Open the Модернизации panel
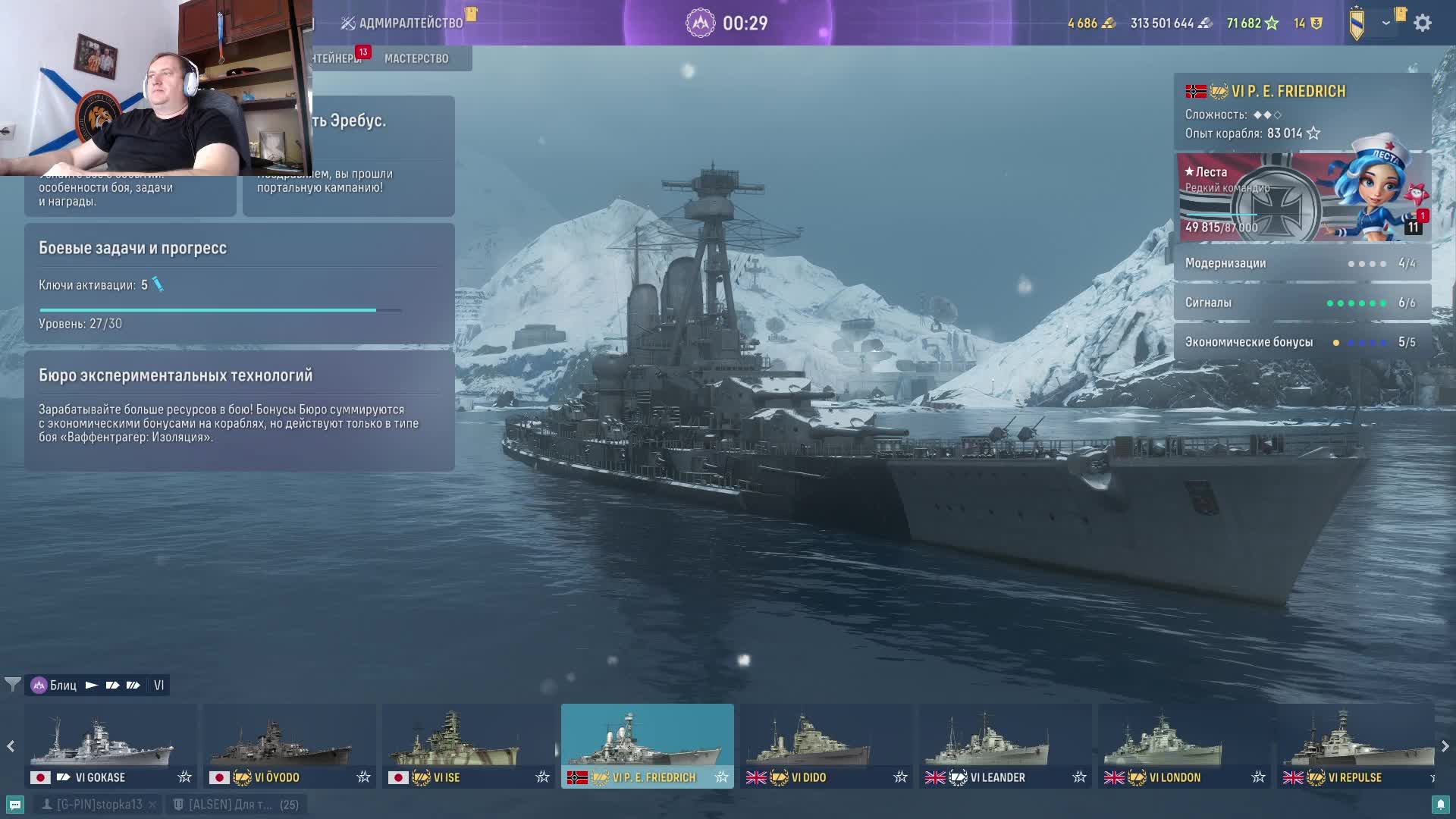The width and height of the screenshot is (1456, 819). pyautogui.click(x=1301, y=263)
